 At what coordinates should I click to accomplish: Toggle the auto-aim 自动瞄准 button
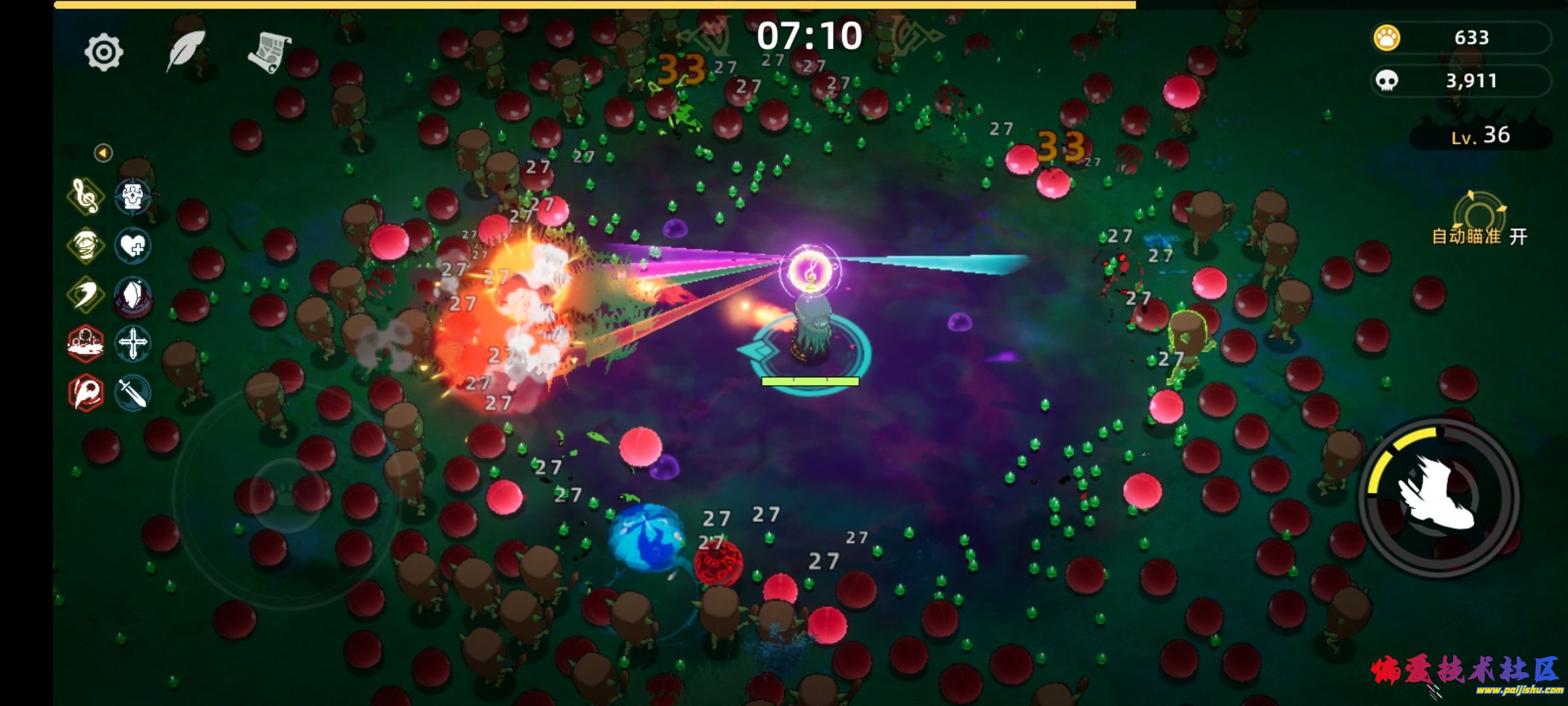click(x=1480, y=222)
